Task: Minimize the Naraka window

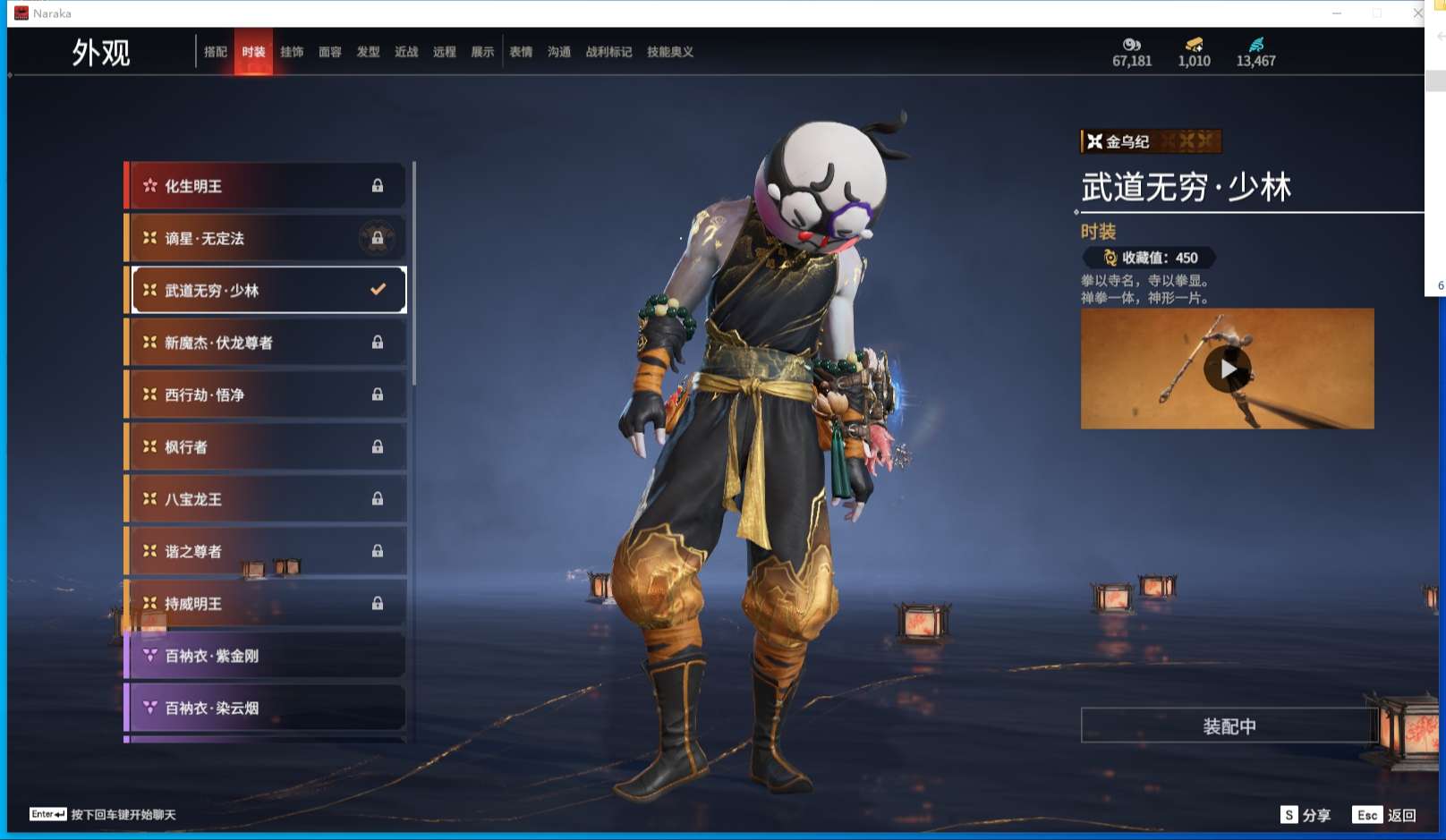Action: [1337, 13]
